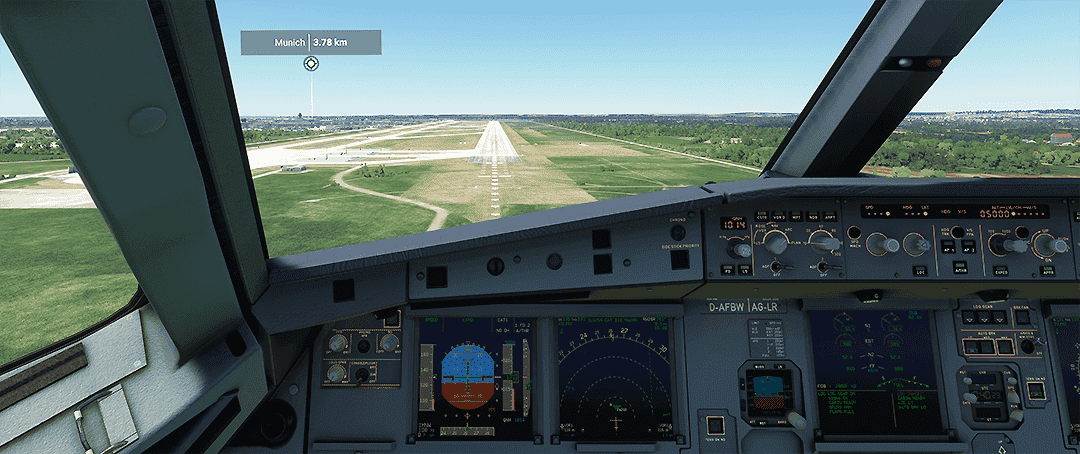Viewport: 1080px width, 454px height.
Task: Show NDB stations with the NDB button
Action: (x=813, y=216)
